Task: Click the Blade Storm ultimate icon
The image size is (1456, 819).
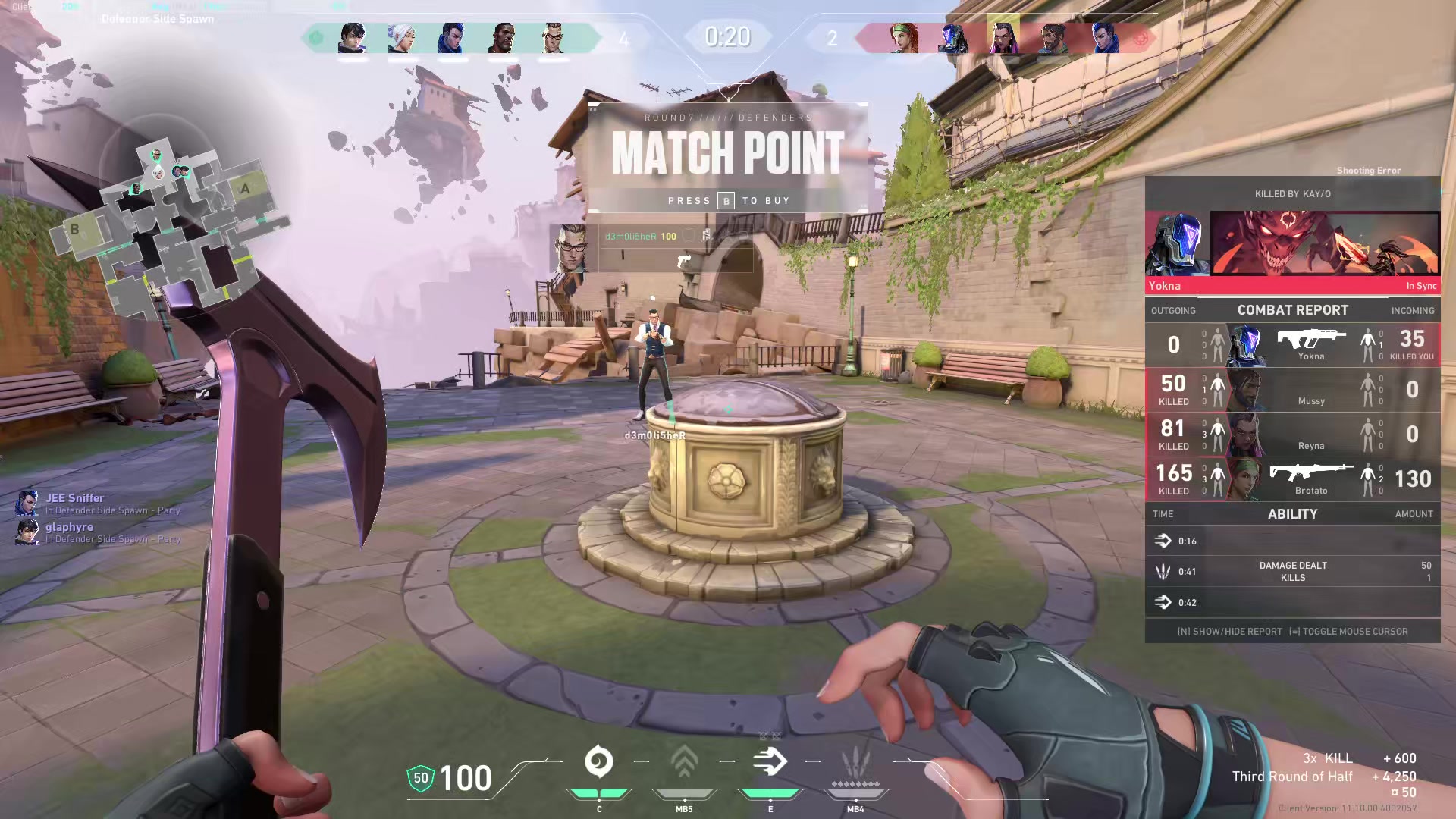Action: [855, 763]
